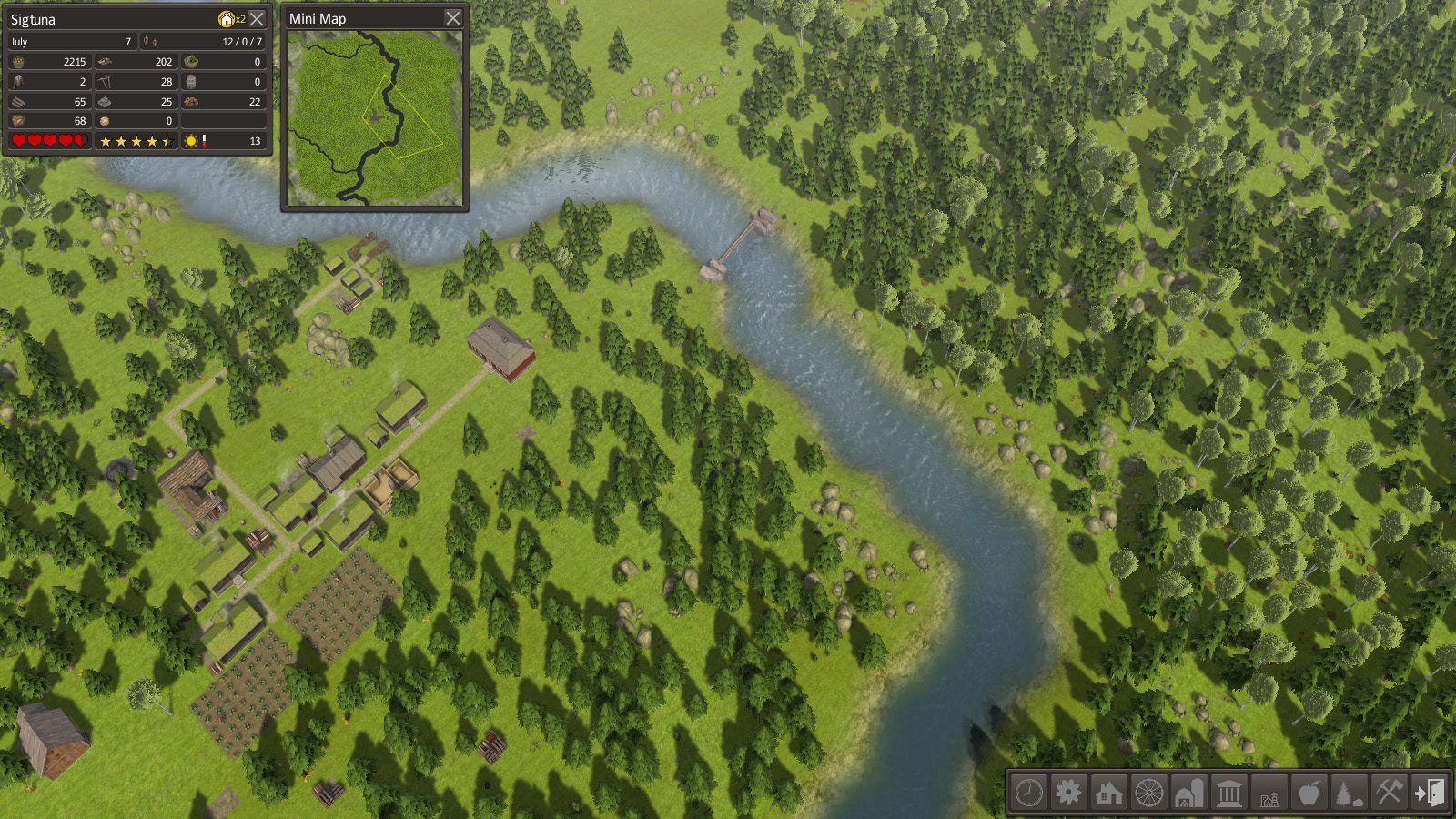1456x819 pixels.
Task: Open the gear tools and reports menu
Action: coord(1068,793)
